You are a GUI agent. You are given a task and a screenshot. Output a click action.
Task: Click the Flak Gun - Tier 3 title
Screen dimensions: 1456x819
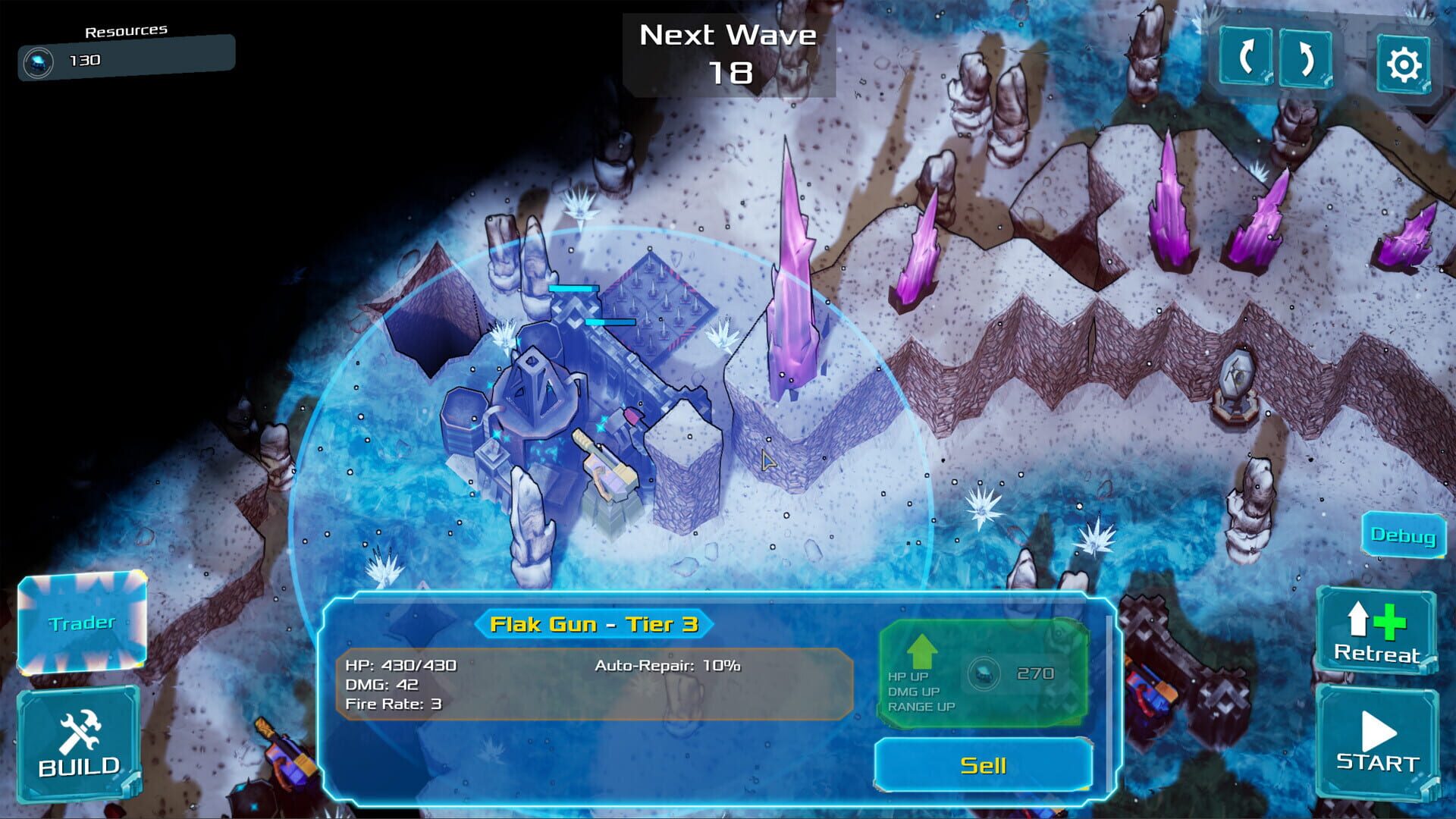[x=594, y=623]
